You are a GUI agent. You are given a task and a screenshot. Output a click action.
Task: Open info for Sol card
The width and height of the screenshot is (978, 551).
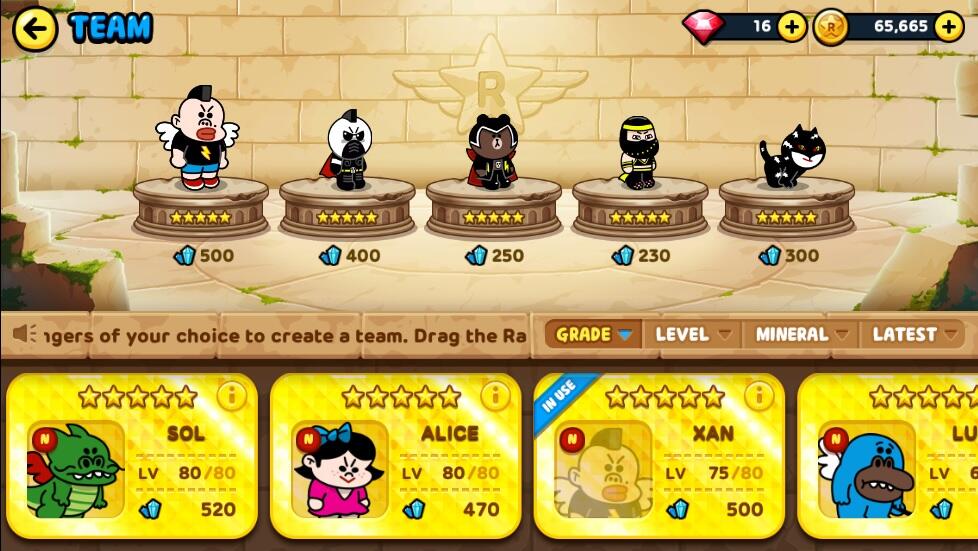pos(231,396)
